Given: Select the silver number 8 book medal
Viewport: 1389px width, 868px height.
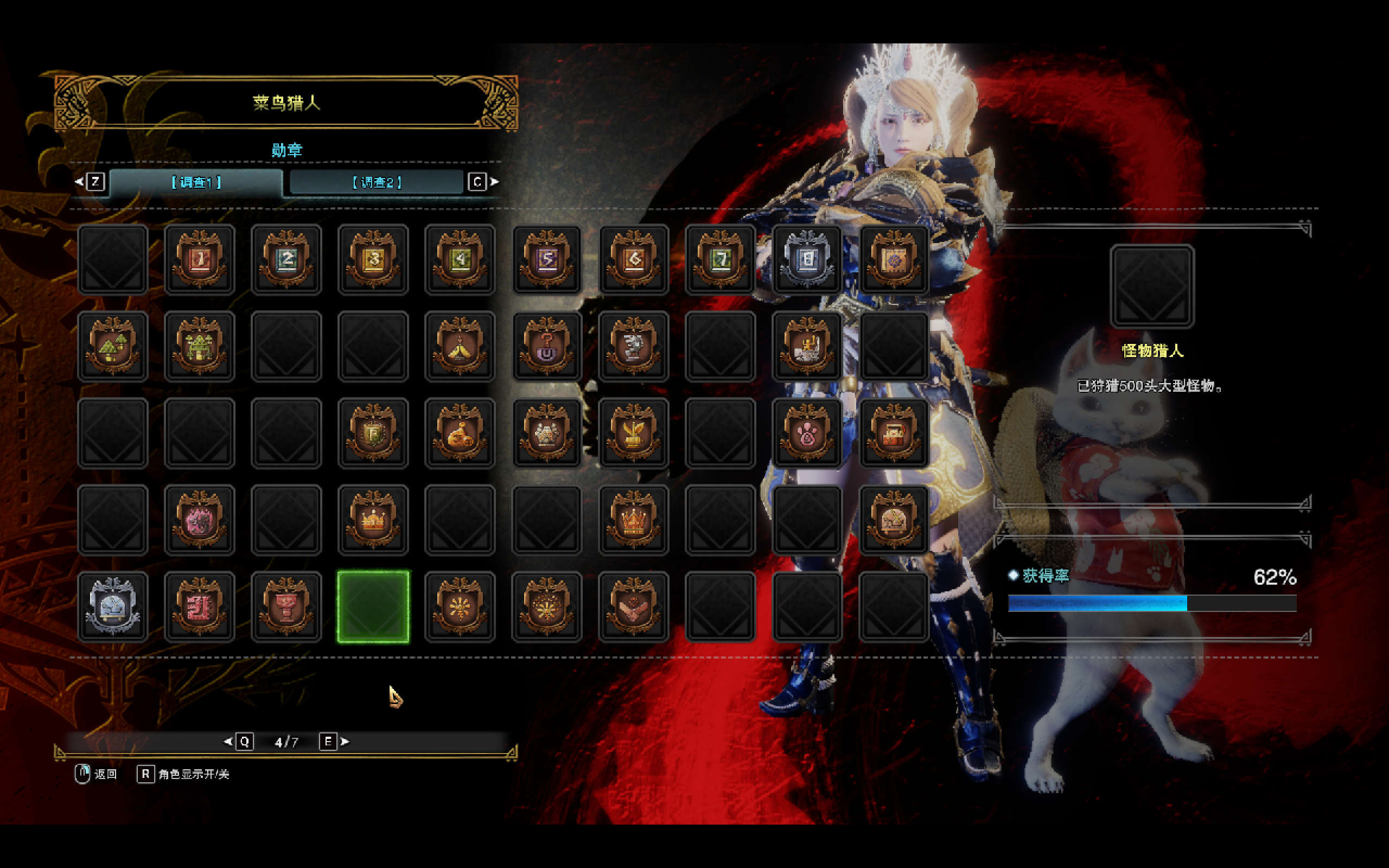Looking at the screenshot, I should pyautogui.click(x=807, y=259).
